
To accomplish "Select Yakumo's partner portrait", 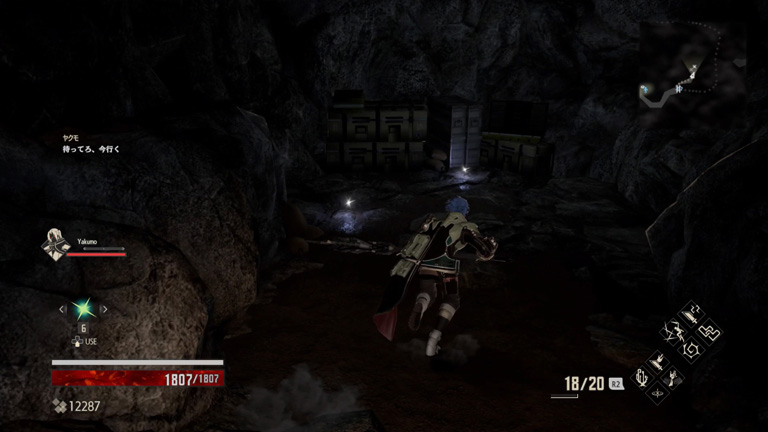I will [x=55, y=244].
